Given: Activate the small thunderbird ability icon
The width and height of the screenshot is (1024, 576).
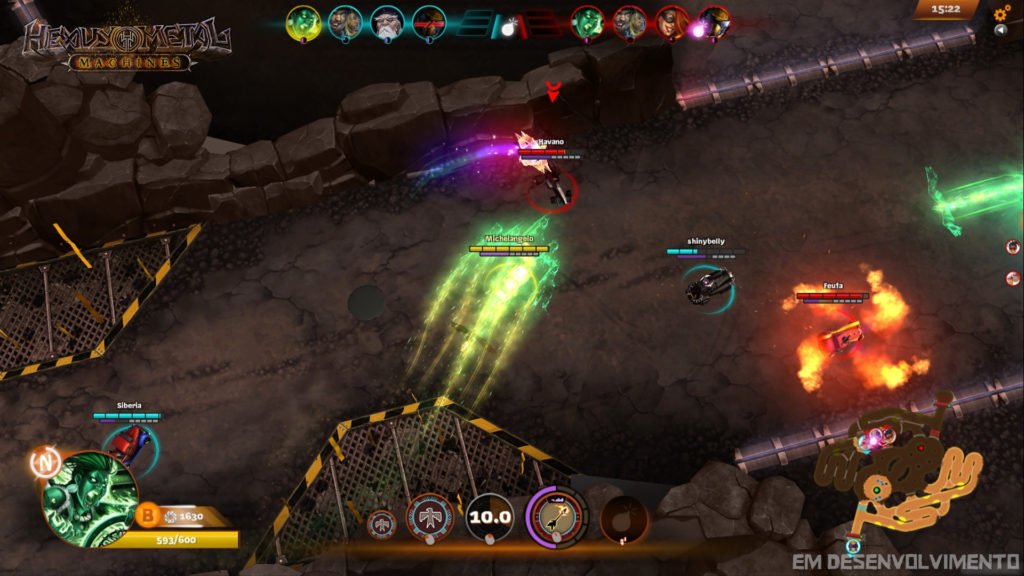Looking at the screenshot, I should tap(382, 523).
